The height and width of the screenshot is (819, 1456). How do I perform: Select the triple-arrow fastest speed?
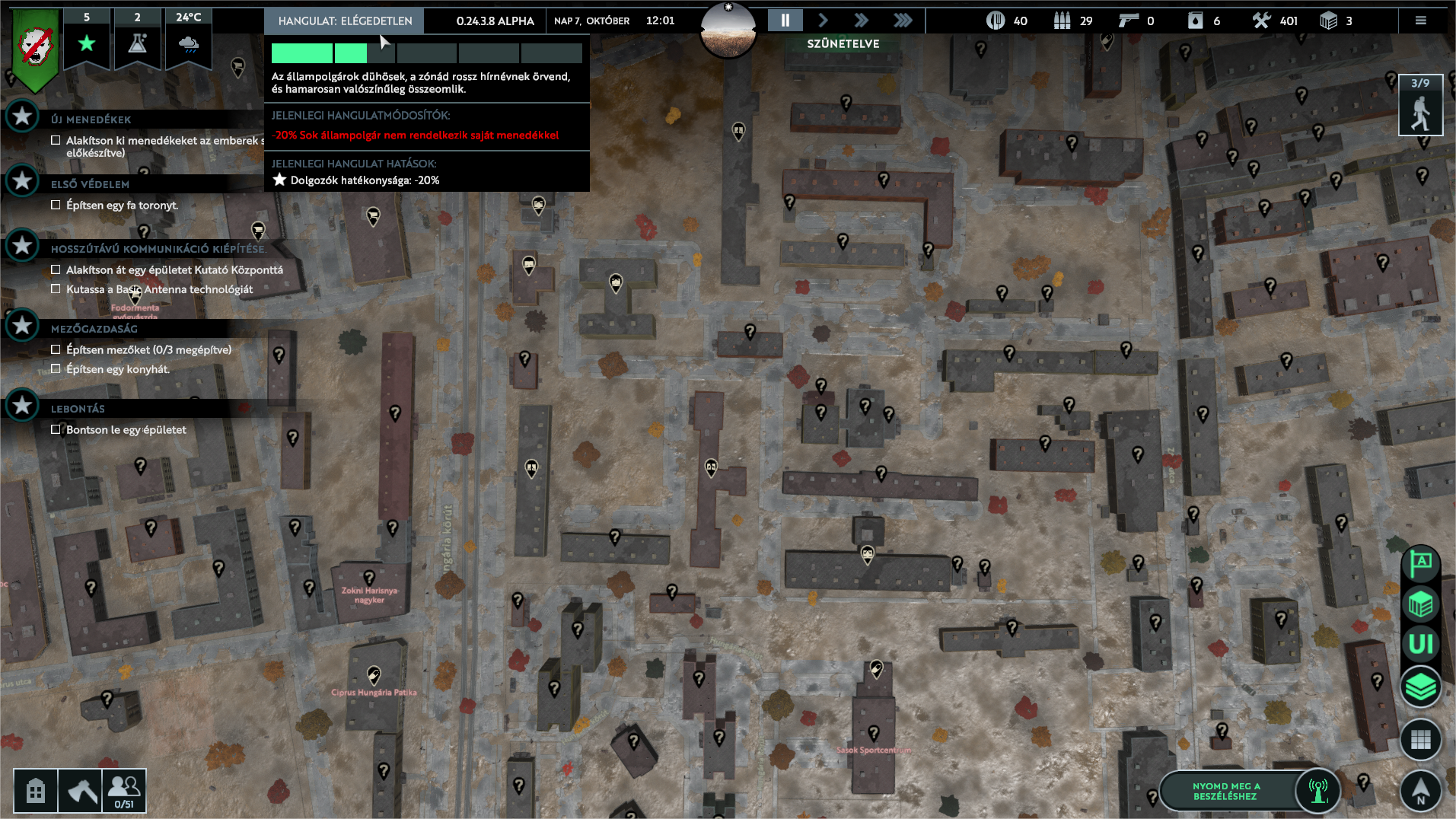pyautogui.click(x=903, y=21)
